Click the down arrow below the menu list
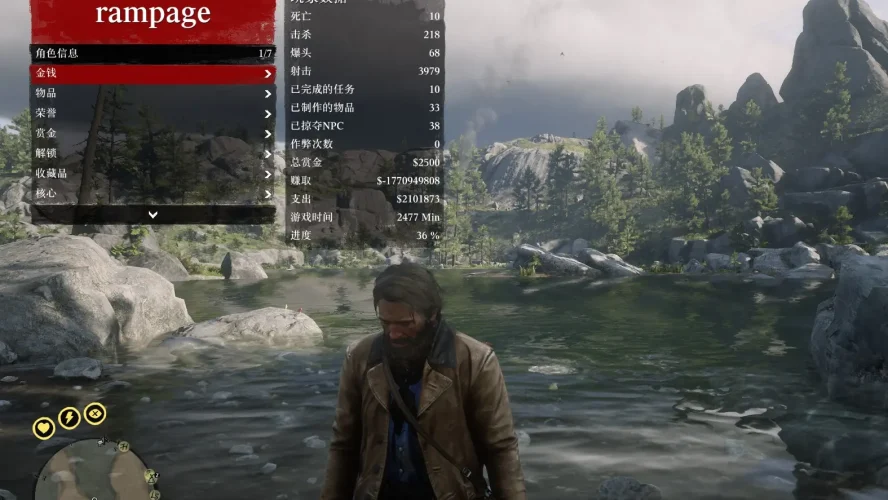This screenshot has width=888, height=500. (x=152, y=214)
